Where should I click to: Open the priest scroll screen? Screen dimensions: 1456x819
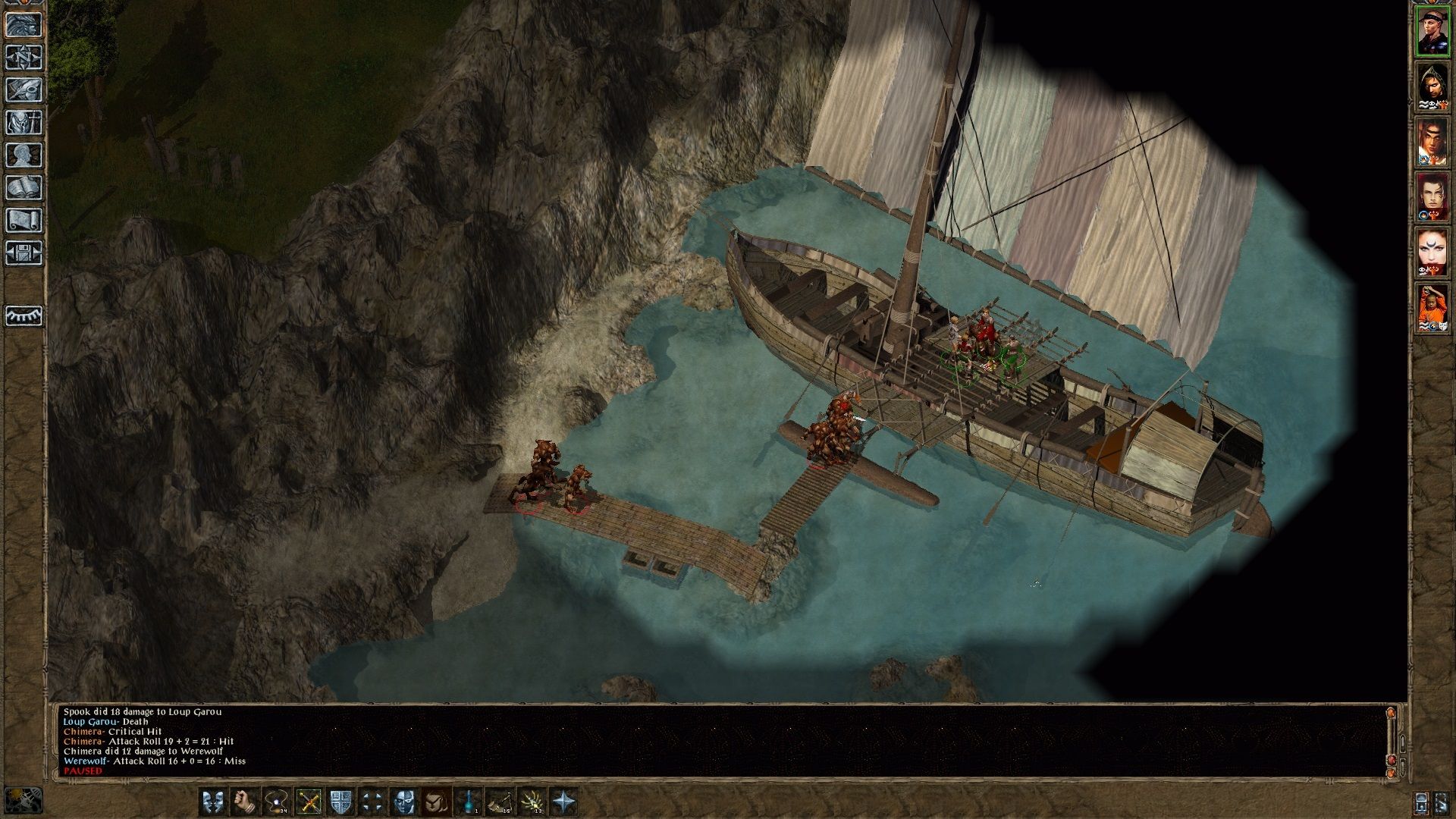click(x=24, y=220)
